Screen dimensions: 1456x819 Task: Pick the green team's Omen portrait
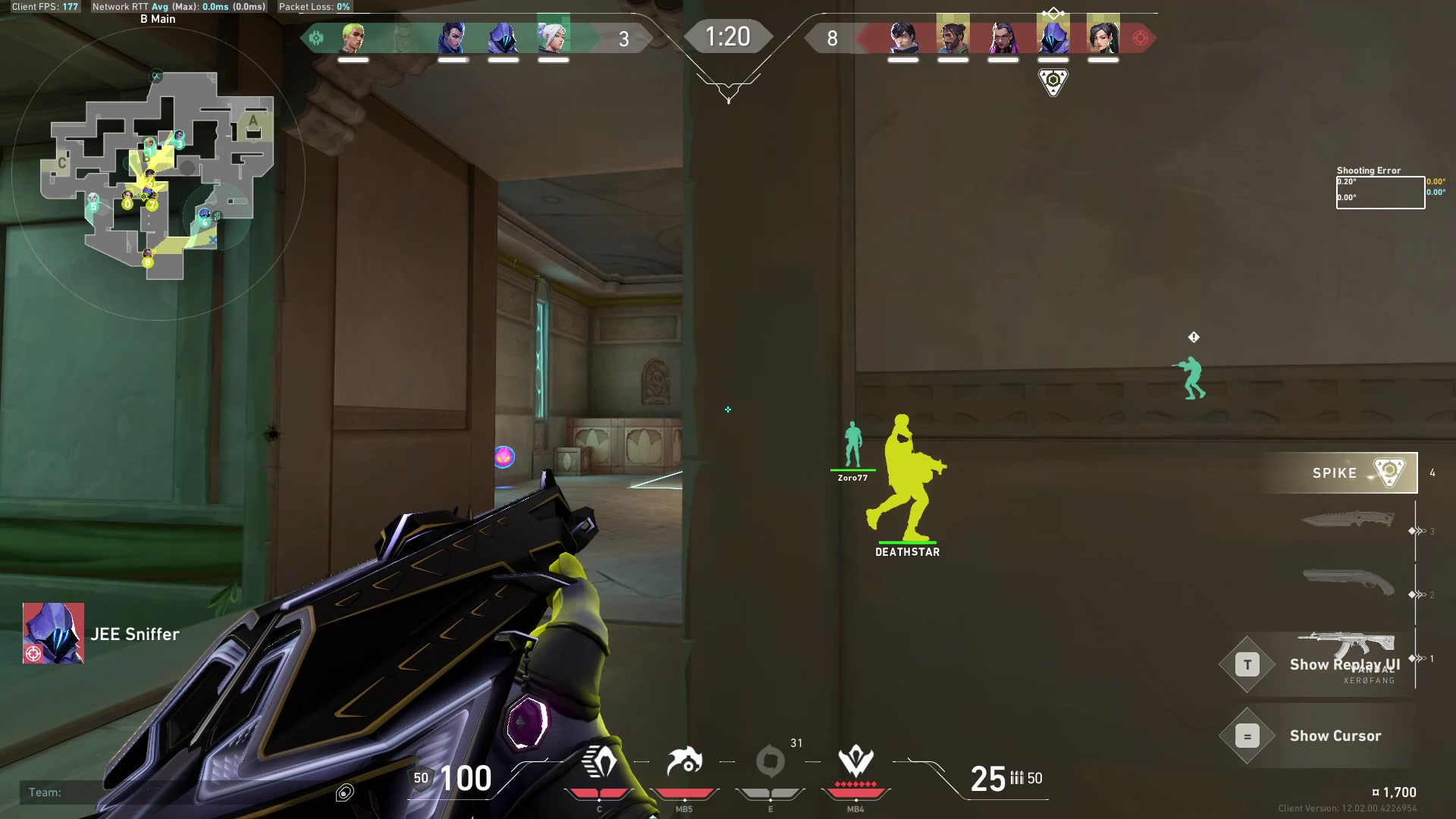tap(503, 37)
